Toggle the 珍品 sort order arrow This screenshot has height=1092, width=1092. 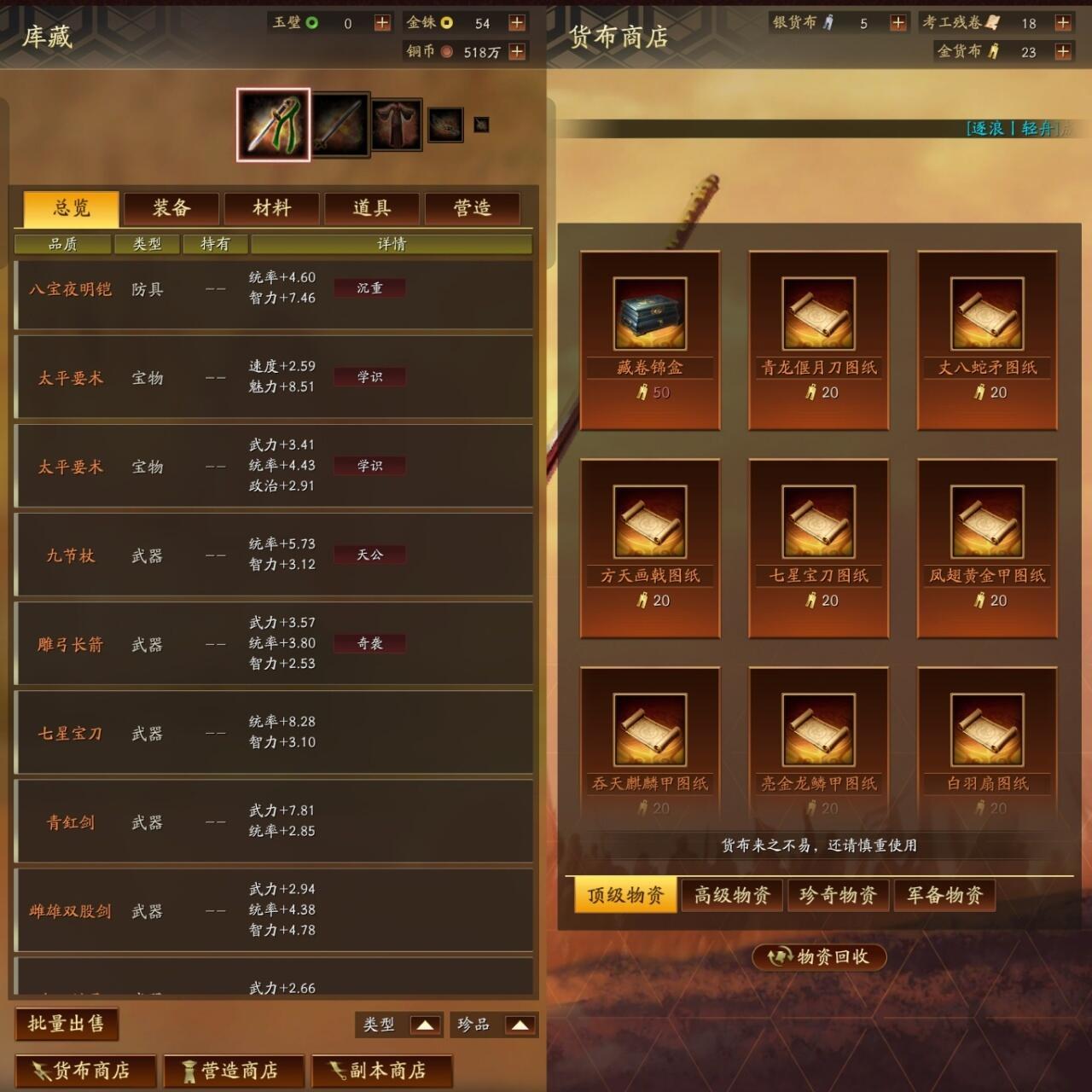520,1025
